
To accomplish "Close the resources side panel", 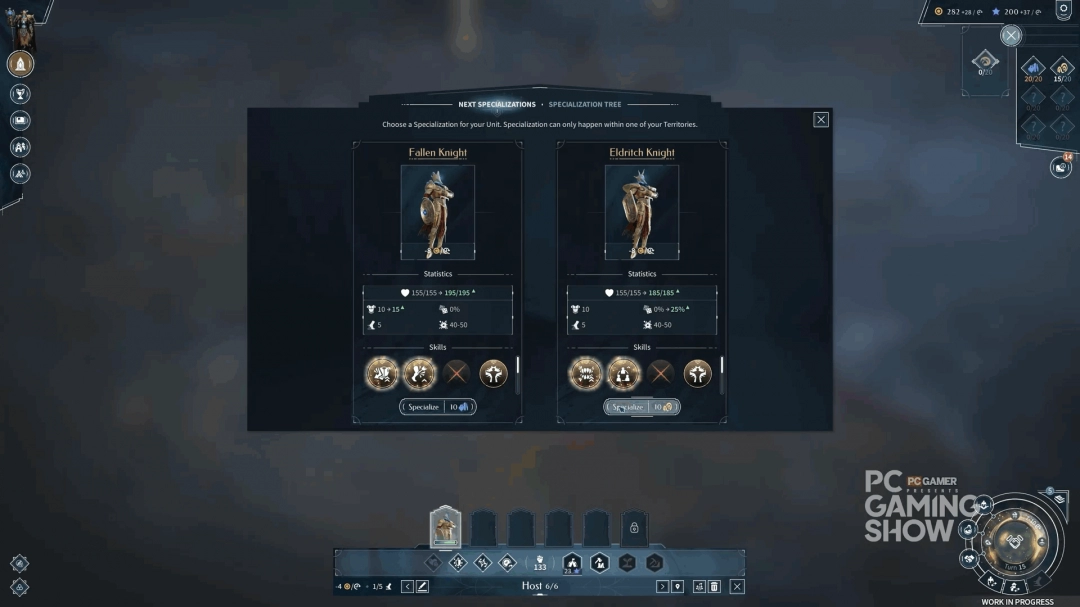I will click(x=1011, y=36).
